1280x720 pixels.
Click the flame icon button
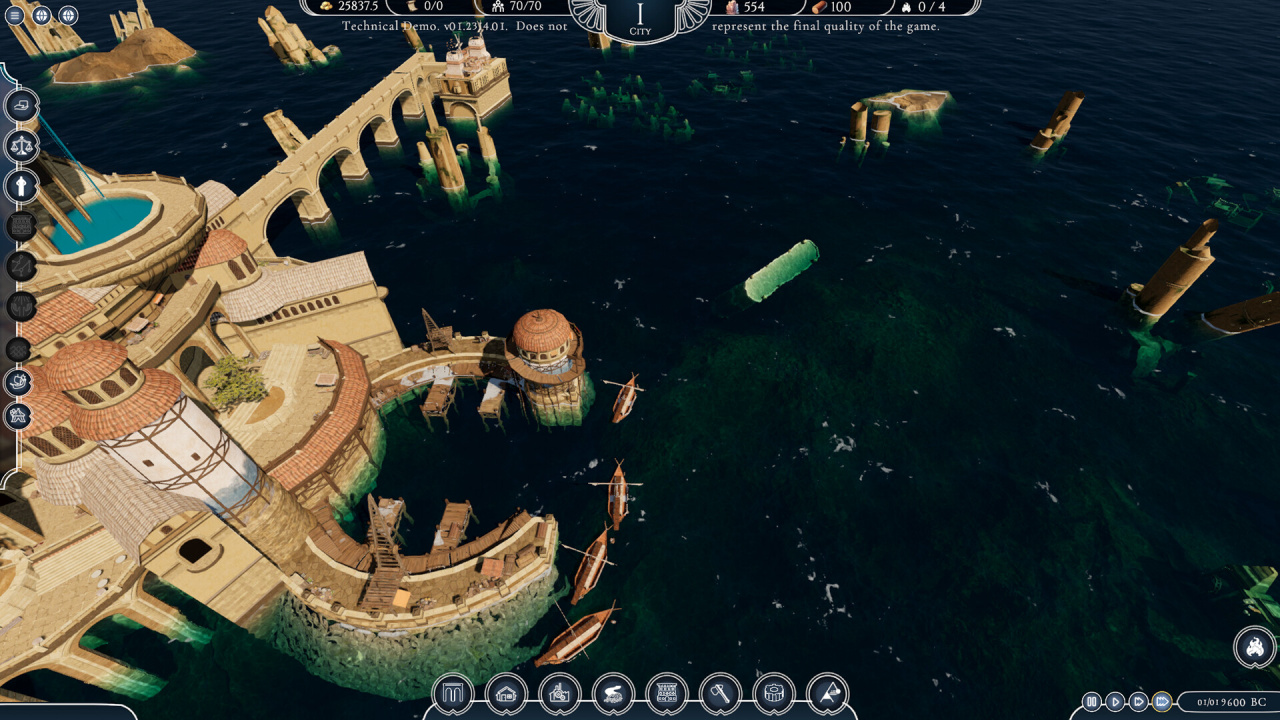tap(1254, 647)
